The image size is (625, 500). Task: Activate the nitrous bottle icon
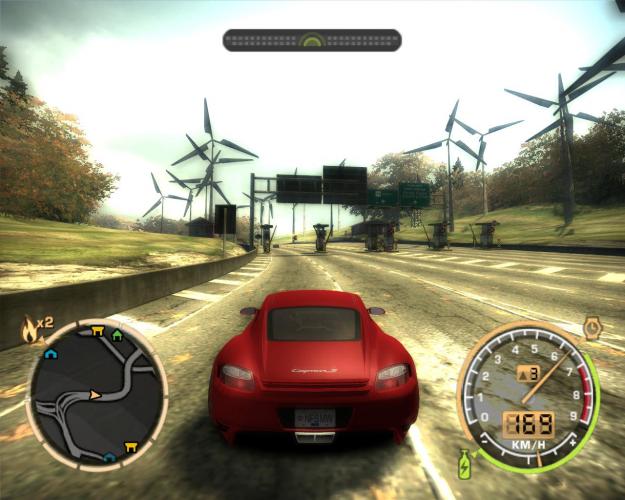click(465, 463)
